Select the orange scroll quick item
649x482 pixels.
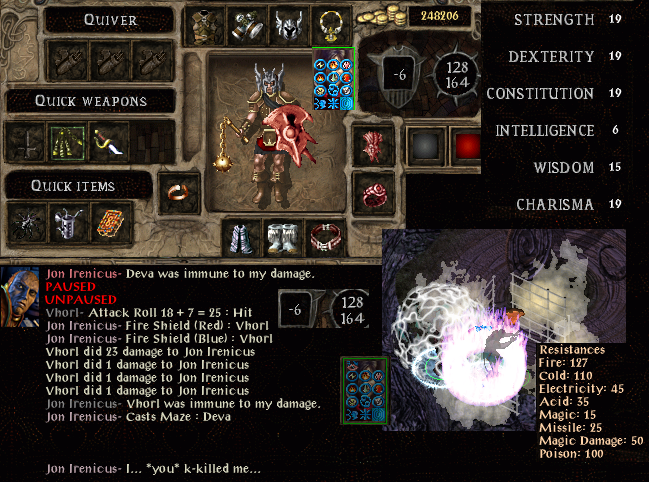[106, 222]
